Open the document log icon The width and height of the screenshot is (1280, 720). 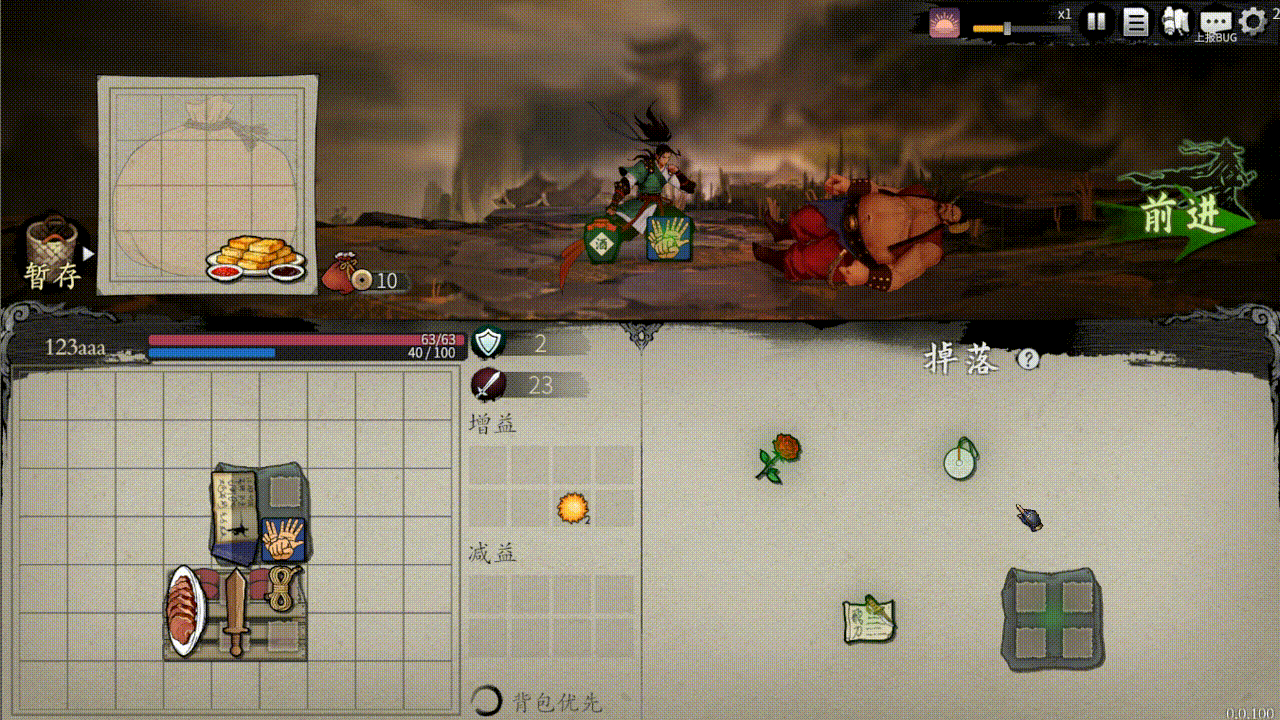1135,21
